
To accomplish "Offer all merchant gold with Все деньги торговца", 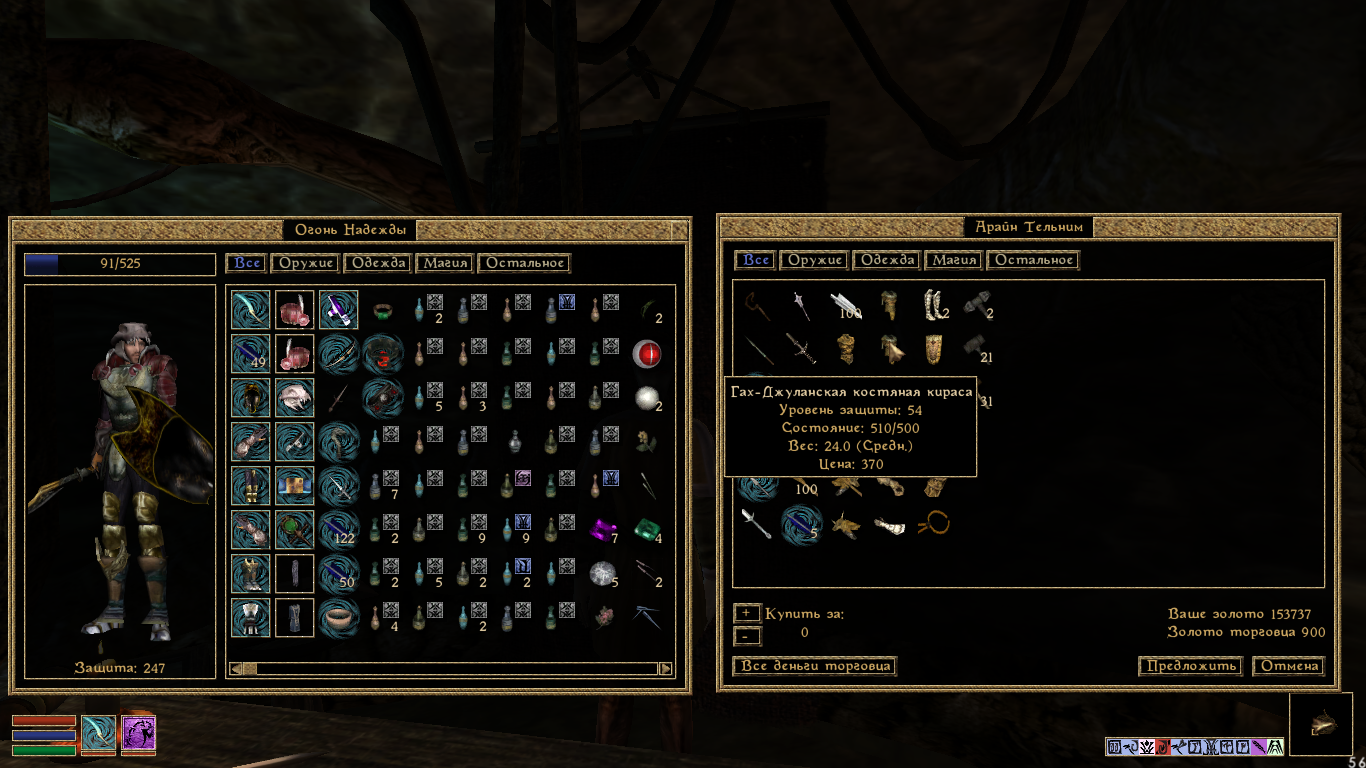I will [x=814, y=666].
